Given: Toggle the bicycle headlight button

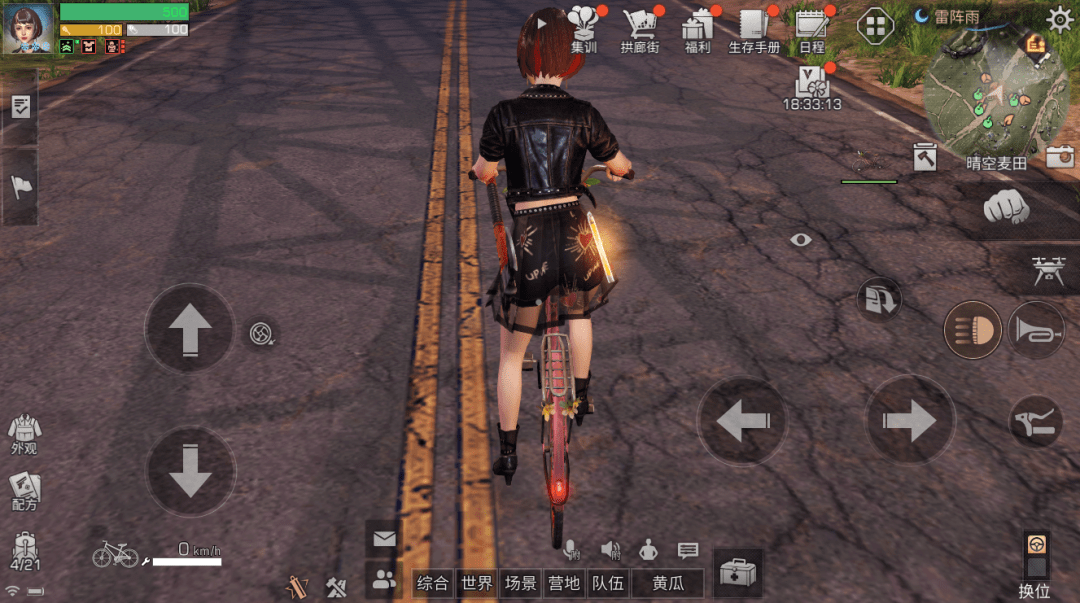Looking at the screenshot, I should click(x=972, y=331).
